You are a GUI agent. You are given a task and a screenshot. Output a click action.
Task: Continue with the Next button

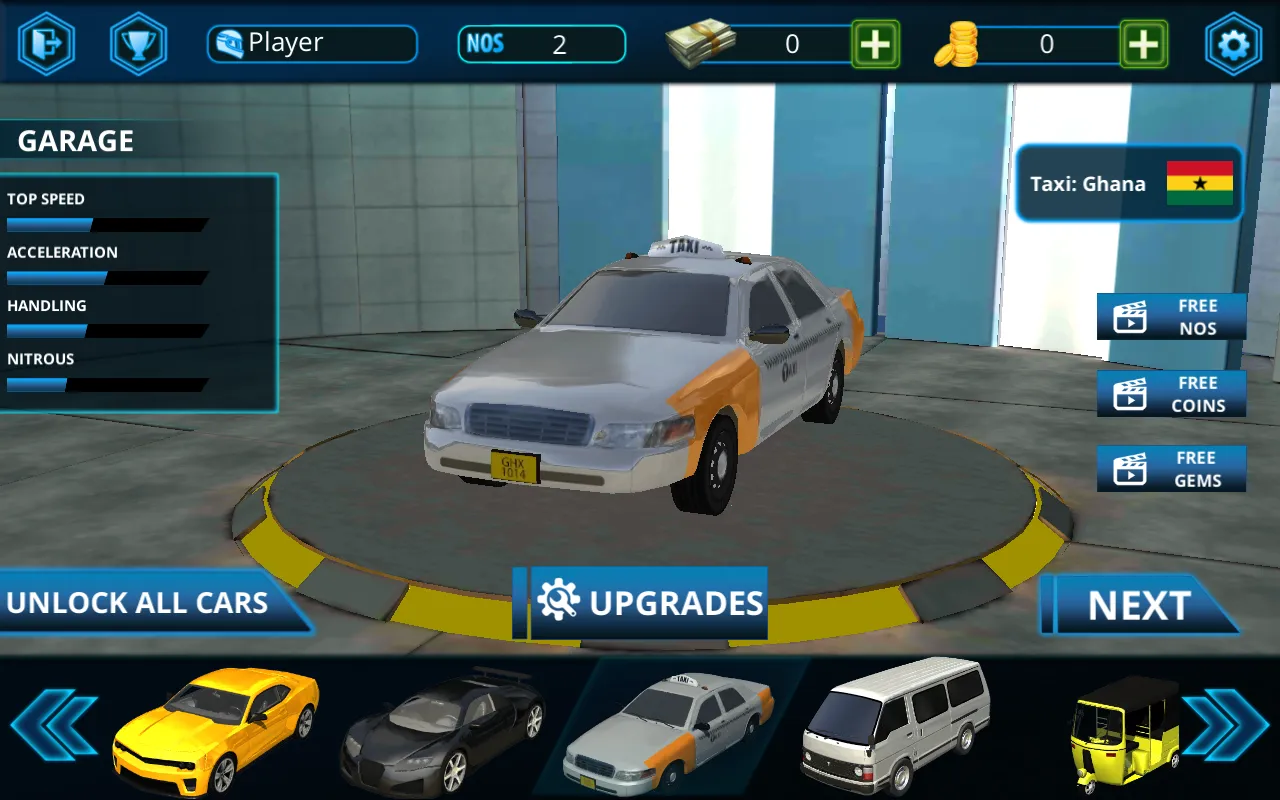tap(1139, 605)
